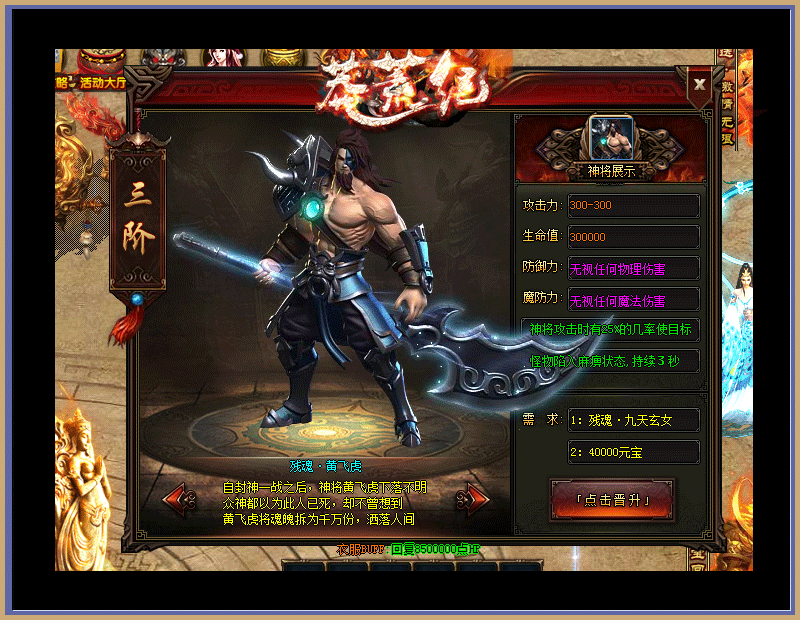Show the previous general with the left arrow
800x620 pixels.
click(x=177, y=497)
